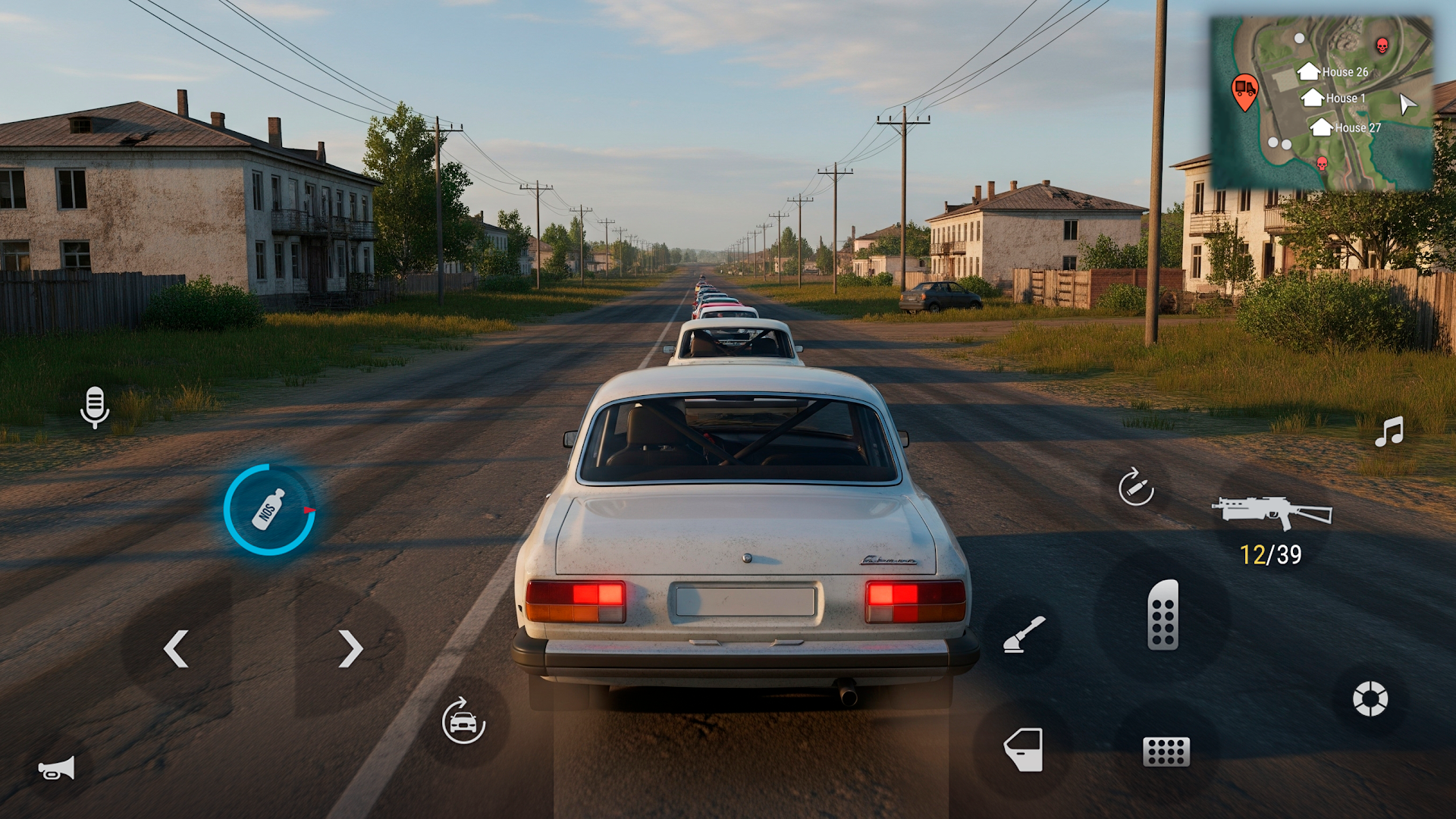Steer right with the arrow control
1456x819 pixels.
[351, 648]
